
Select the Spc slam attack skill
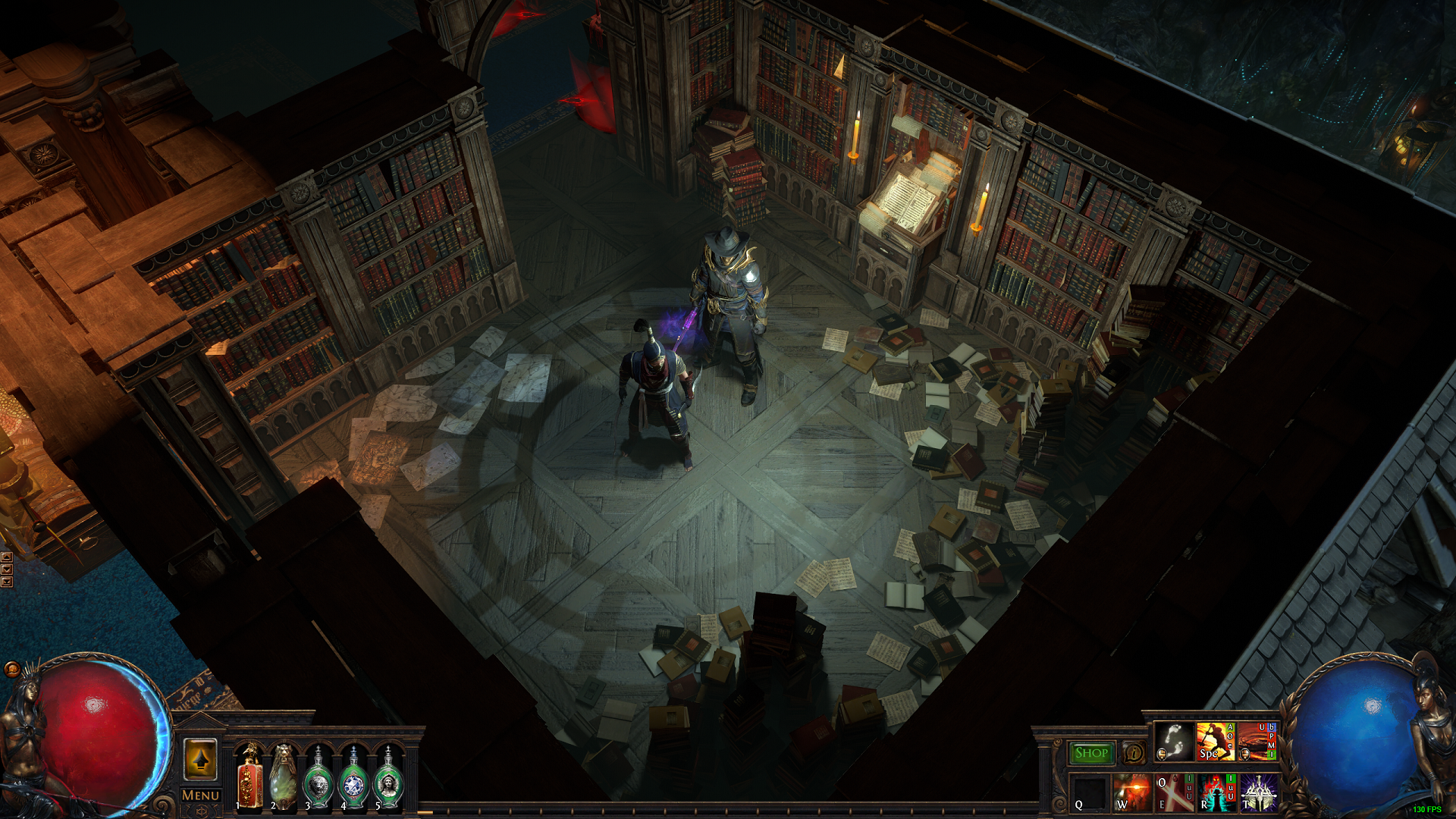(x=1216, y=741)
